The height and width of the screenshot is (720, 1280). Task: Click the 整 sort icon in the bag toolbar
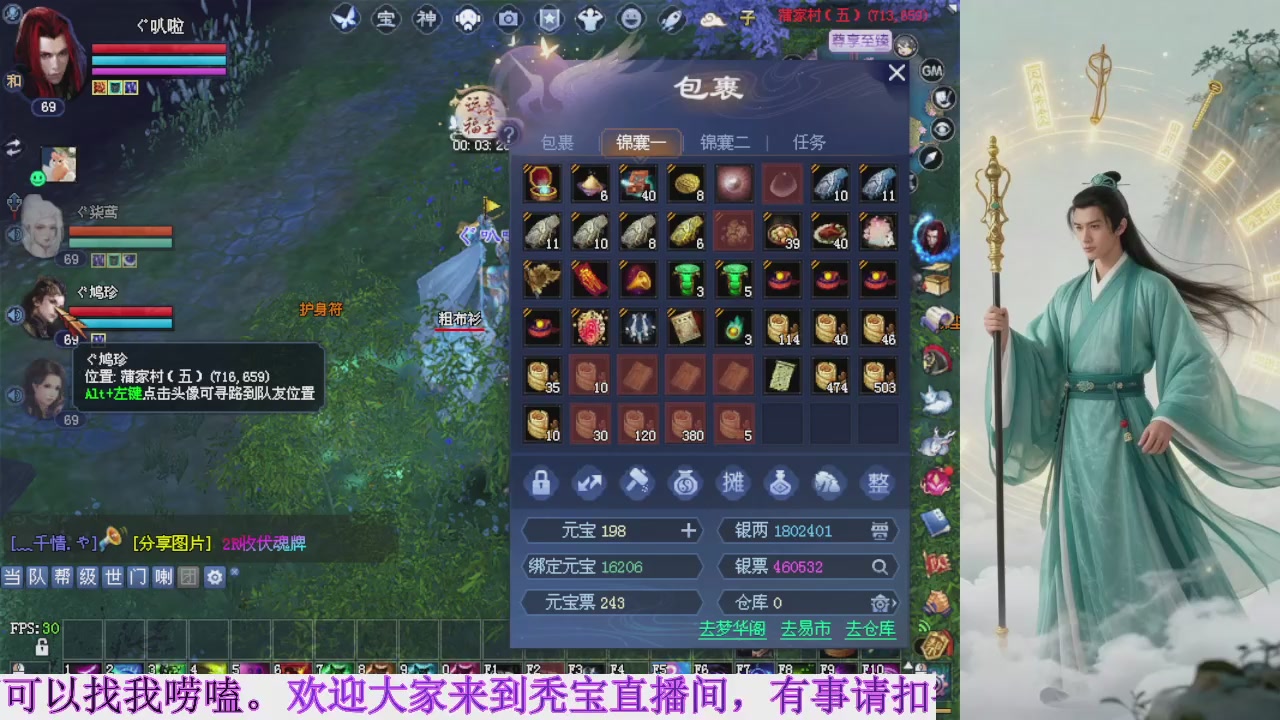(x=877, y=483)
